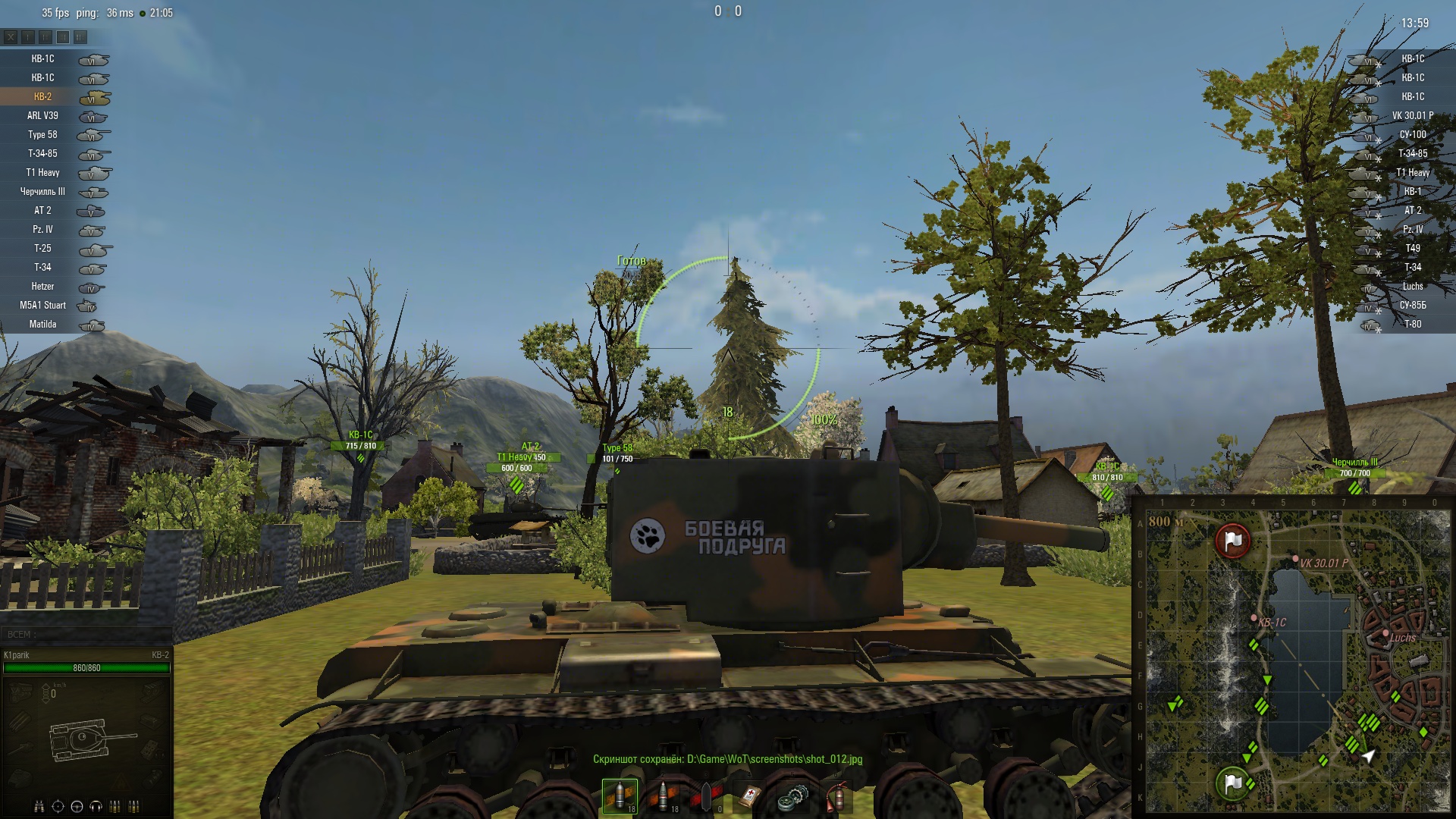Use the repair kit consumable
The image size is (1456, 819).
(x=792, y=796)
